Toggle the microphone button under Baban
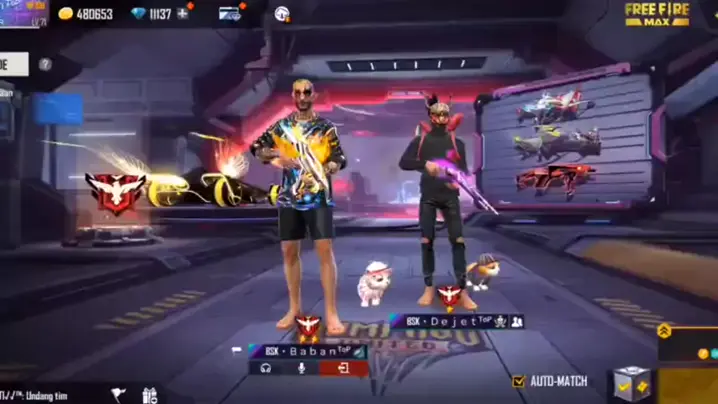The height and width of the screenshot is (404, 718). (300, 368)
